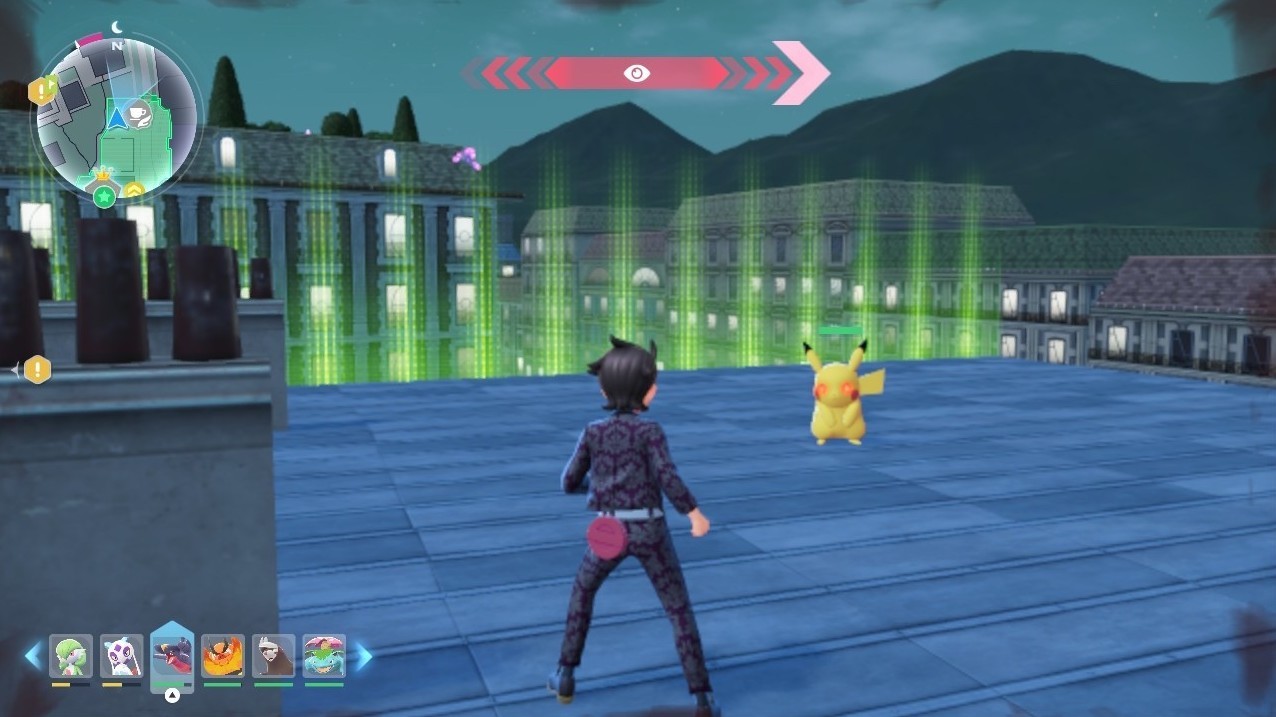Image resolution: width=1276 pixels, height=717 pixels.
Task: Choose Gardevoir in the party bar
Action: (71, 656)
